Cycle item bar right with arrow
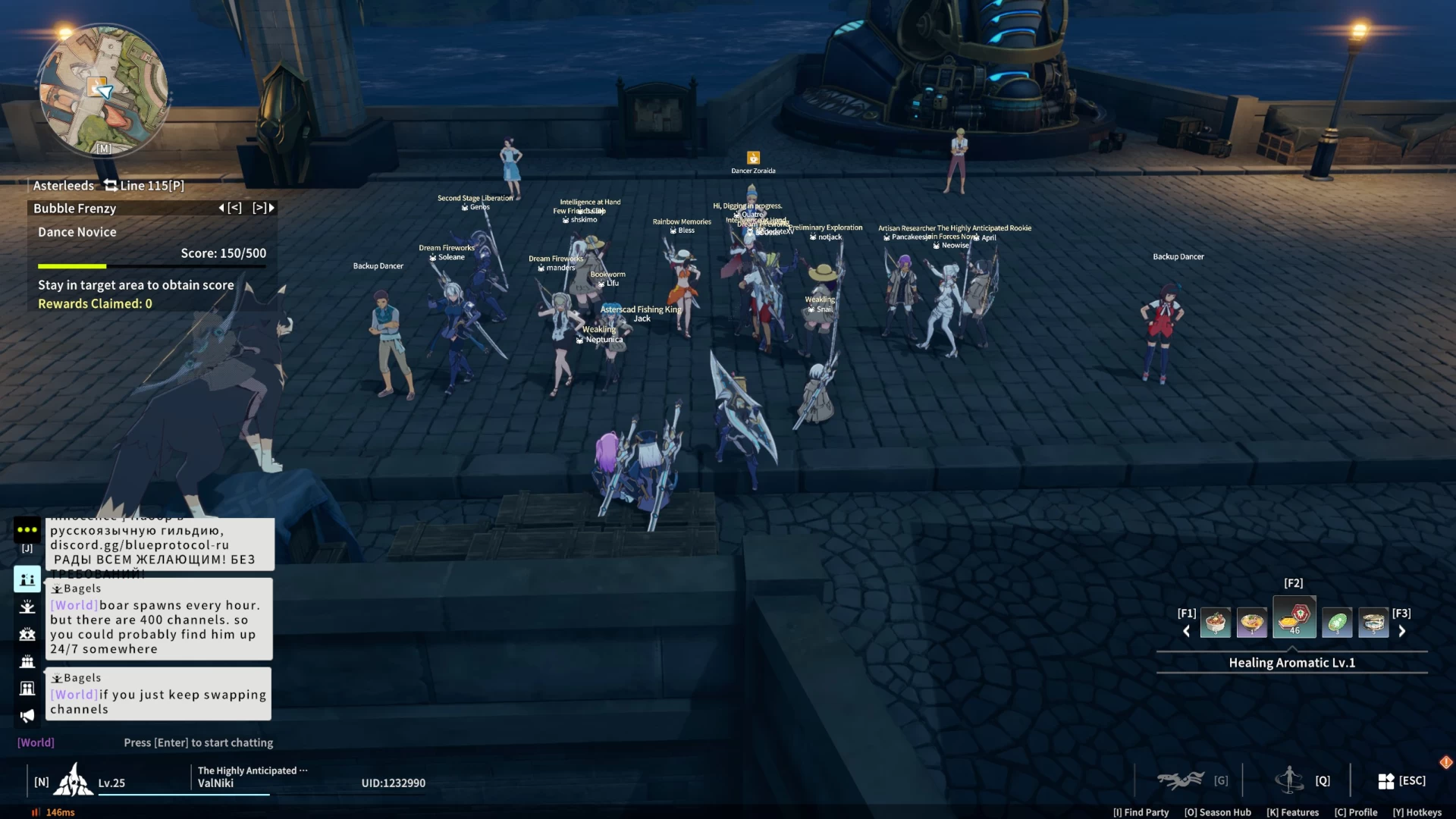1456x819 pixels. pos(1402,631)
